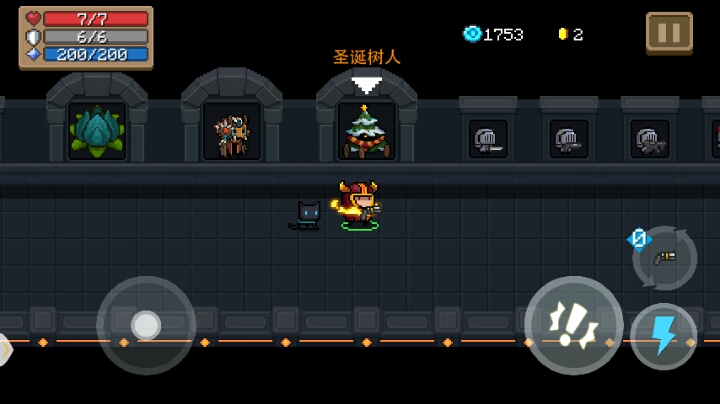This screenshot has height=404, width=720.
Task: Pause the game with the pause button
Action: (x=669, y=31)
